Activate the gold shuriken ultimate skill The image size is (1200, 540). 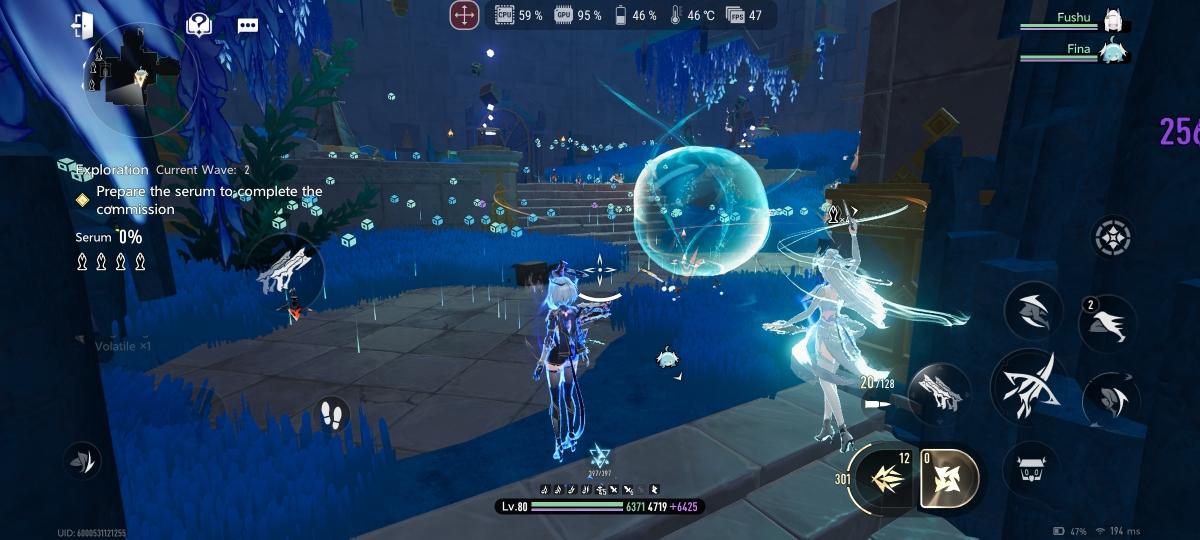click(x=949, y=477)
